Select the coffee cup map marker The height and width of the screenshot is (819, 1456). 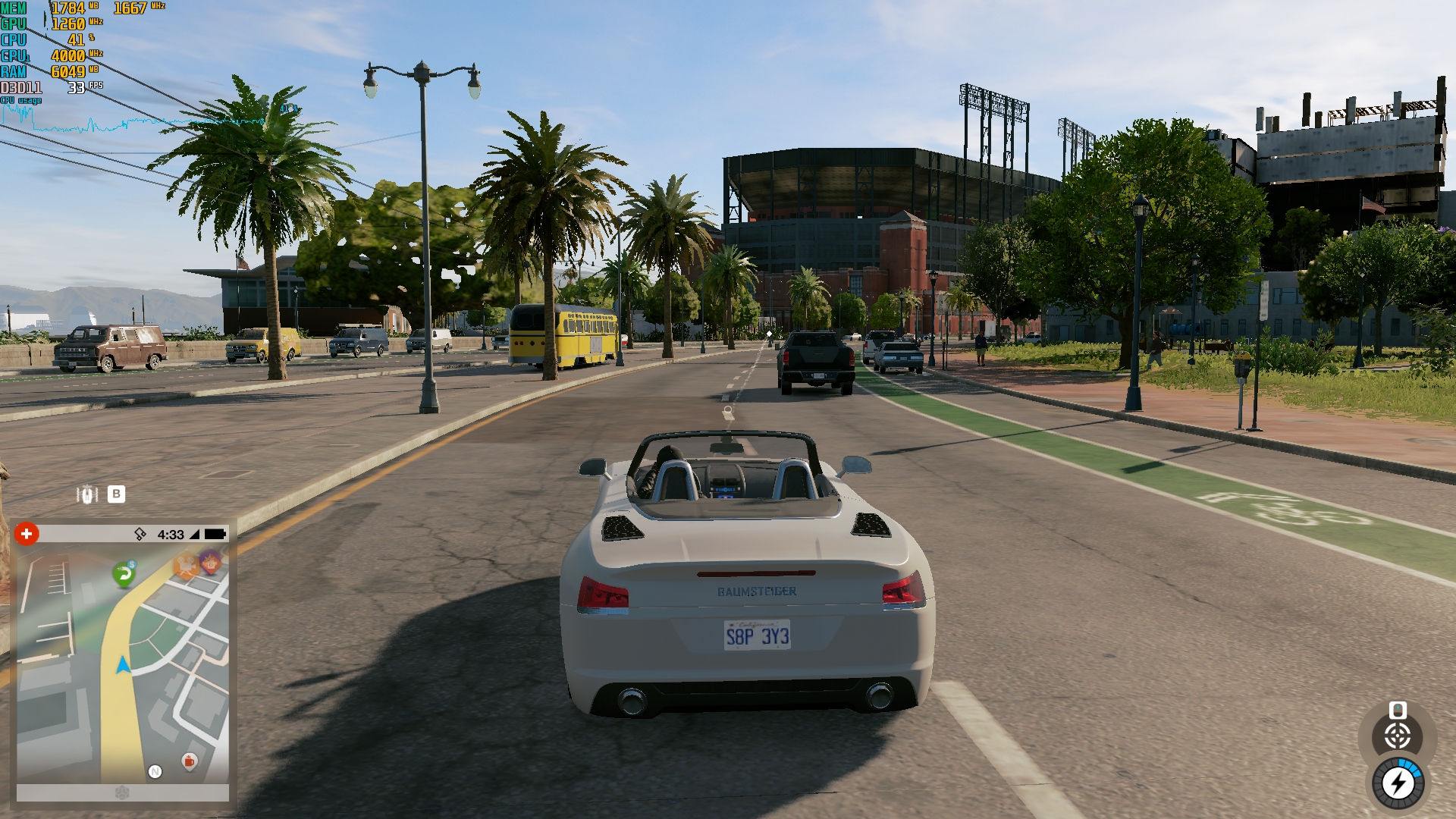tap(190, 761)
